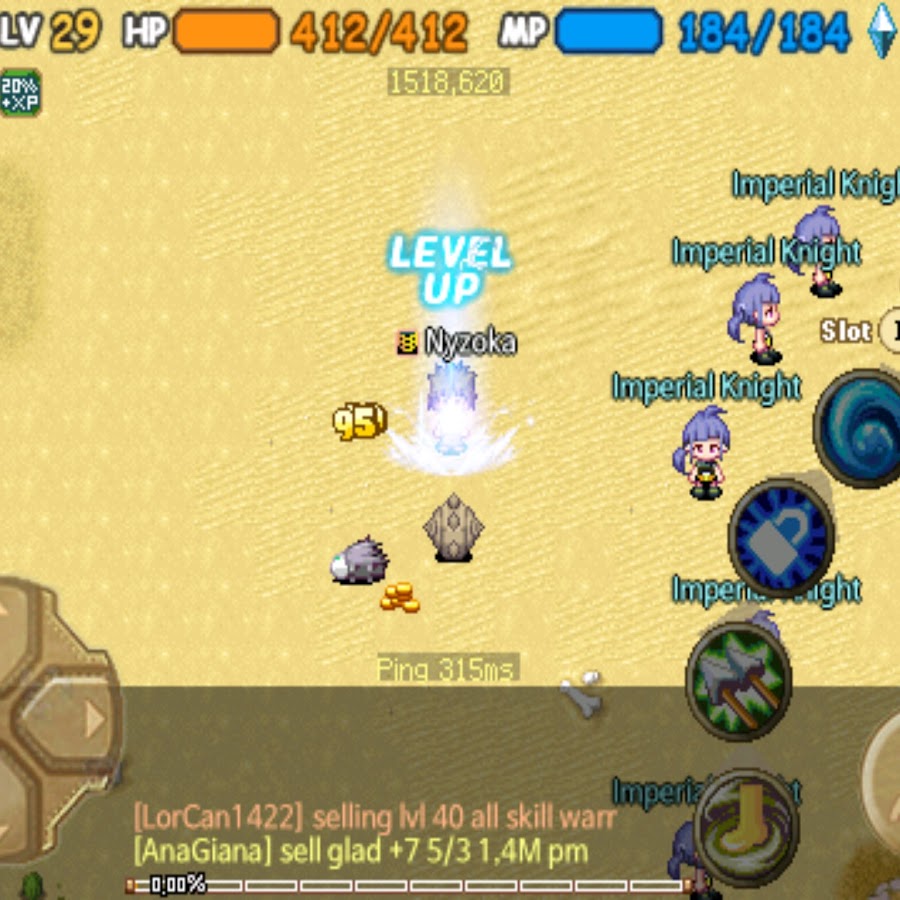Trigger the double axe skill
900x900 pixels.
[x=739, y=680]
